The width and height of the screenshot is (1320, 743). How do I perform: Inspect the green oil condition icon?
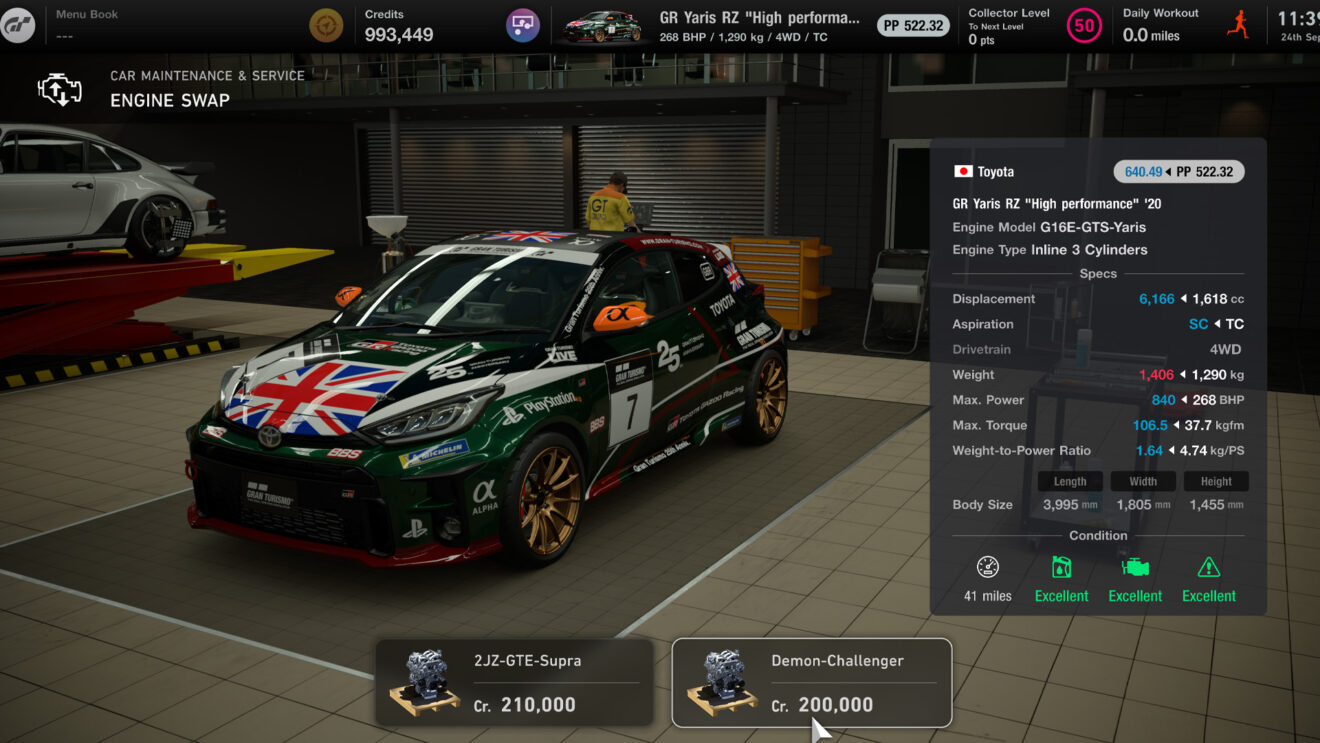click(1061, 566)
